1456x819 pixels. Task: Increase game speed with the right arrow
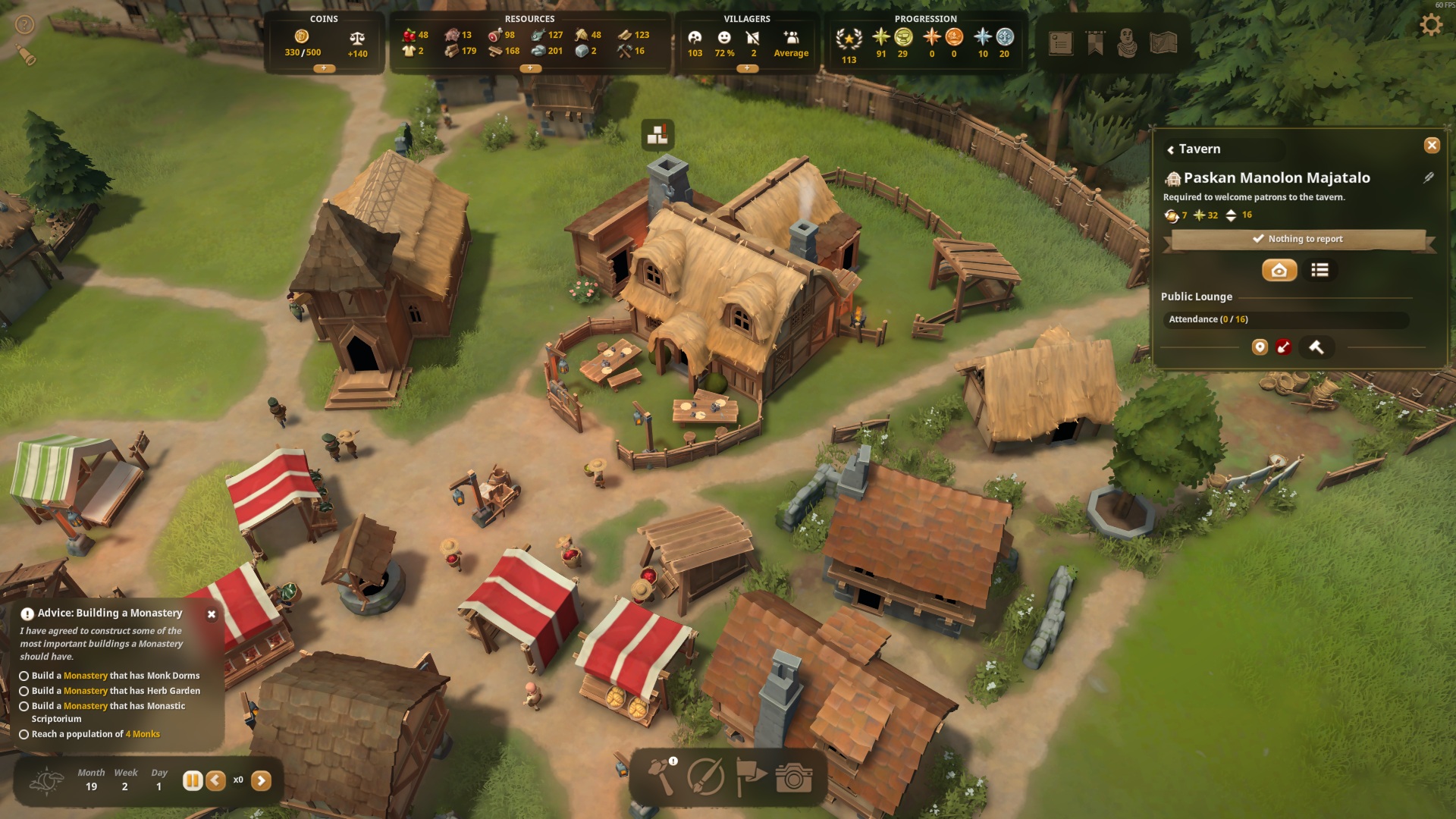click(261, 780)
